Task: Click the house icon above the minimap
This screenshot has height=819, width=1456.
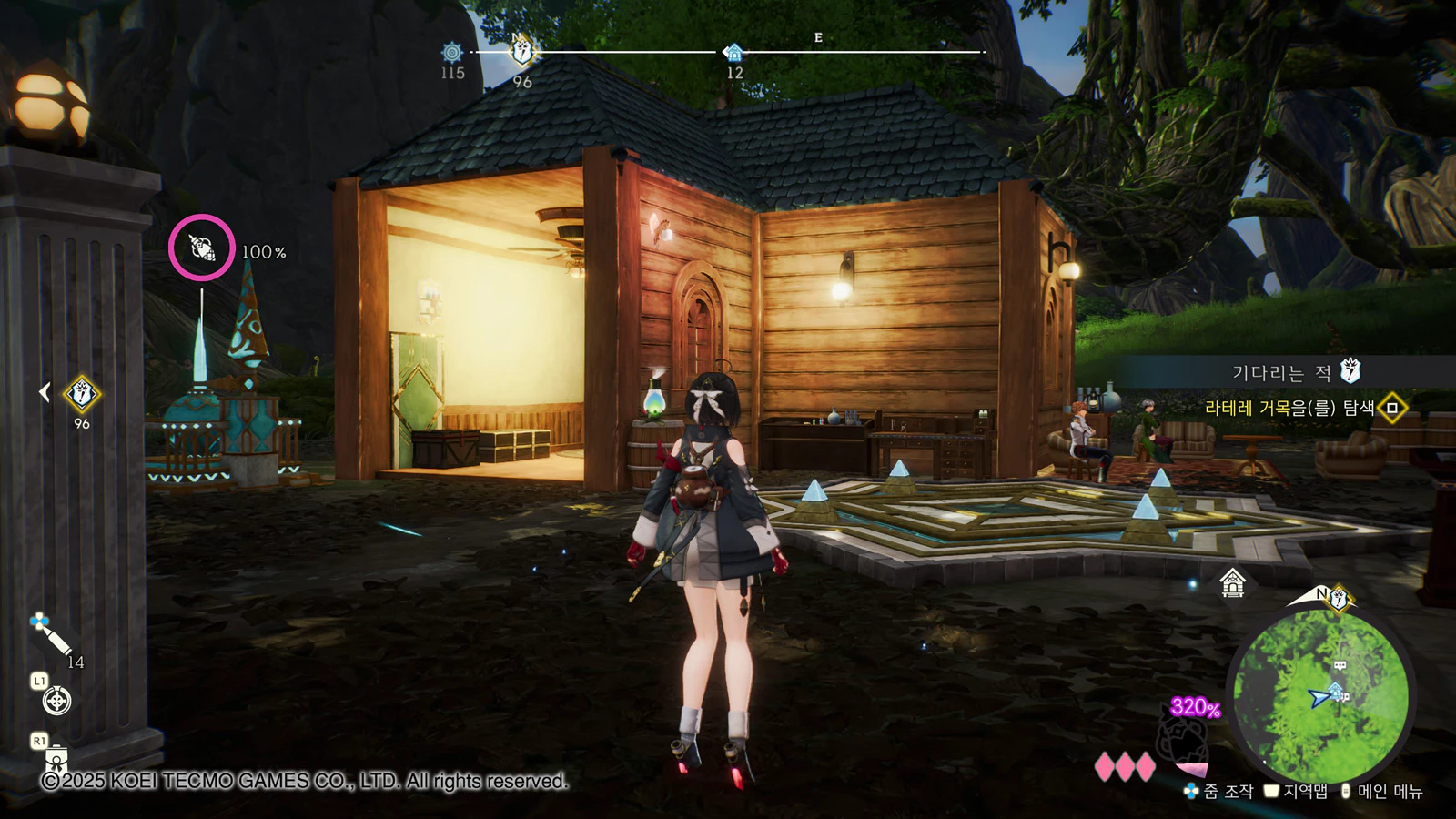Action: point(1232,582)
